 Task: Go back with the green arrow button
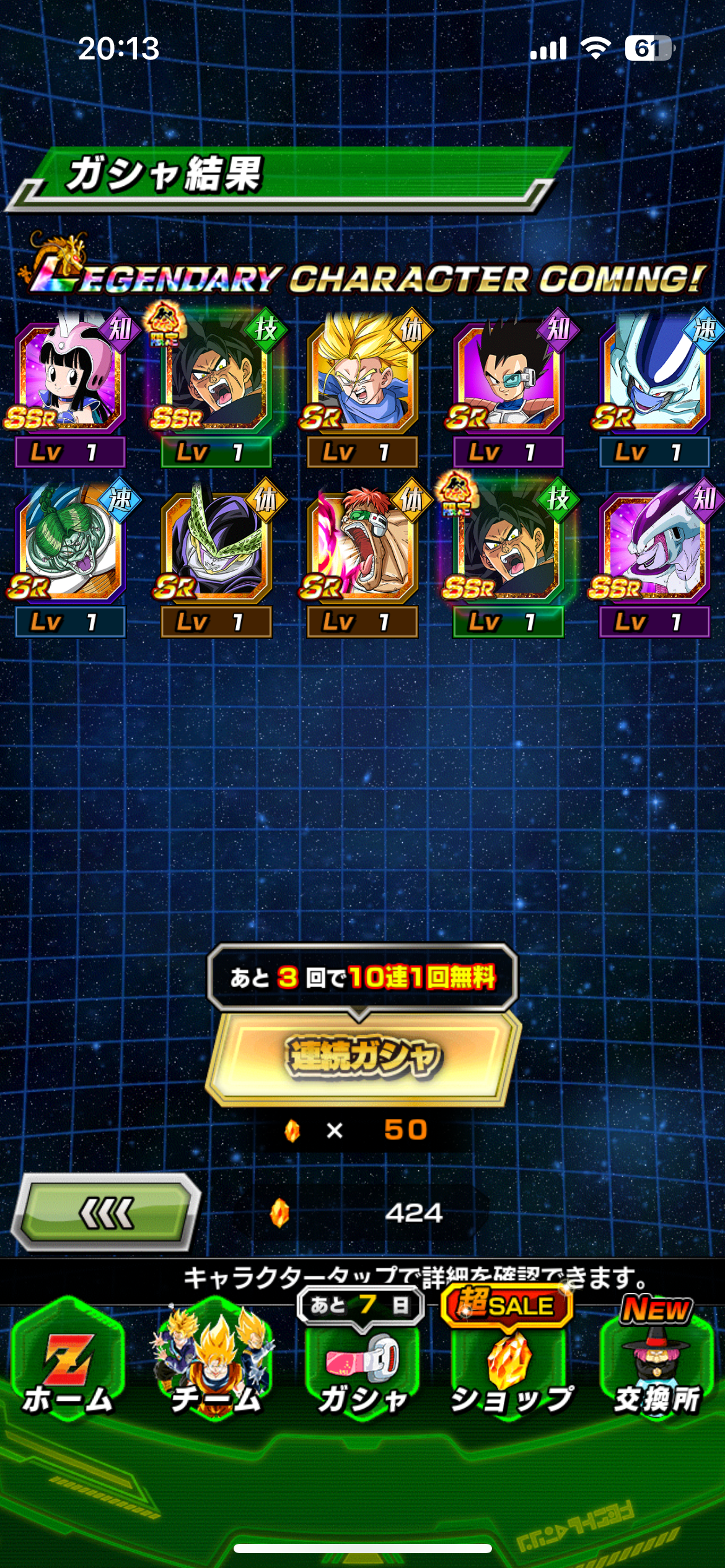(x=107, y=1212)
